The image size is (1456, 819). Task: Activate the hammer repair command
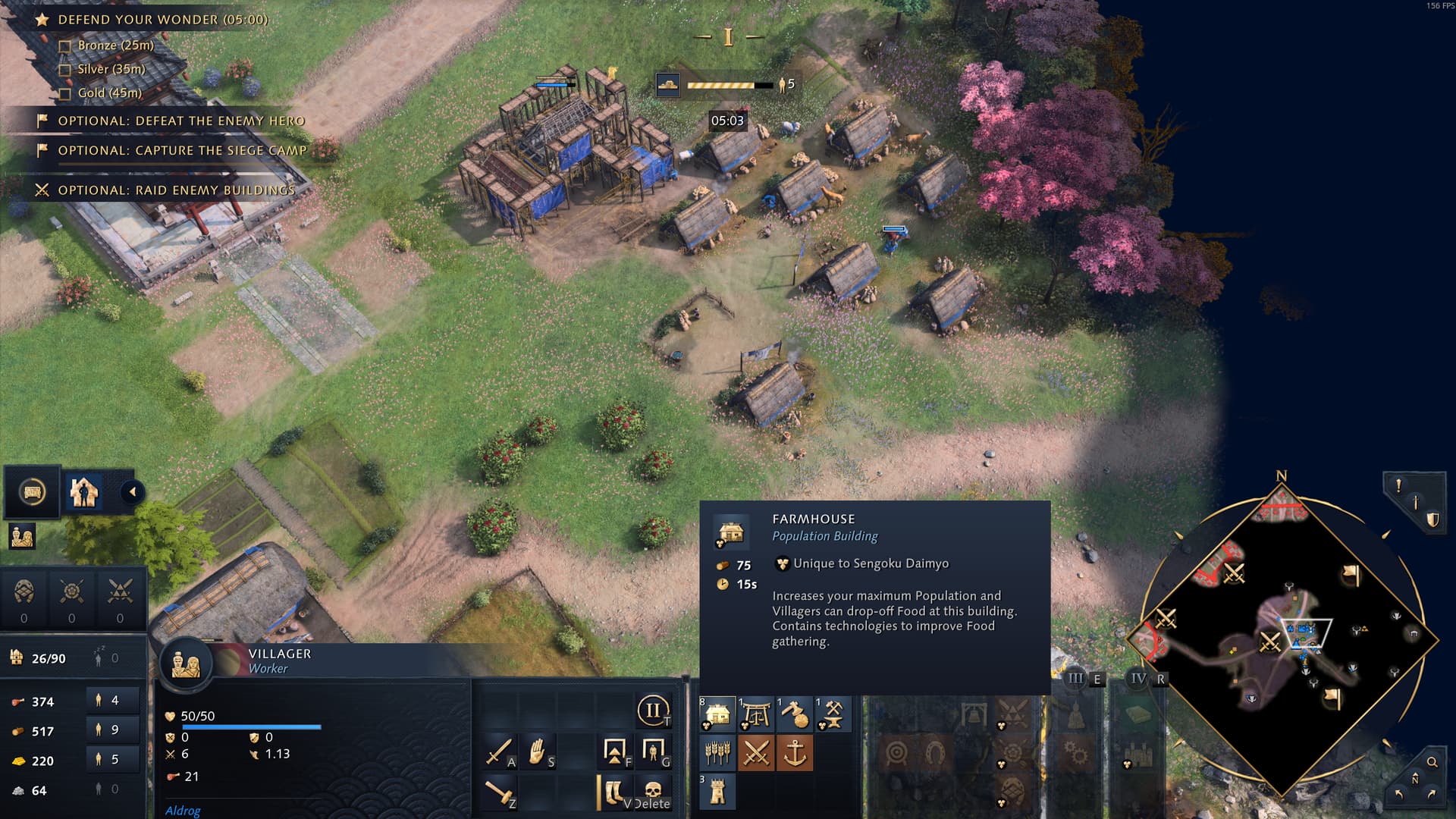pyautogui.click(x=499, y=792)
